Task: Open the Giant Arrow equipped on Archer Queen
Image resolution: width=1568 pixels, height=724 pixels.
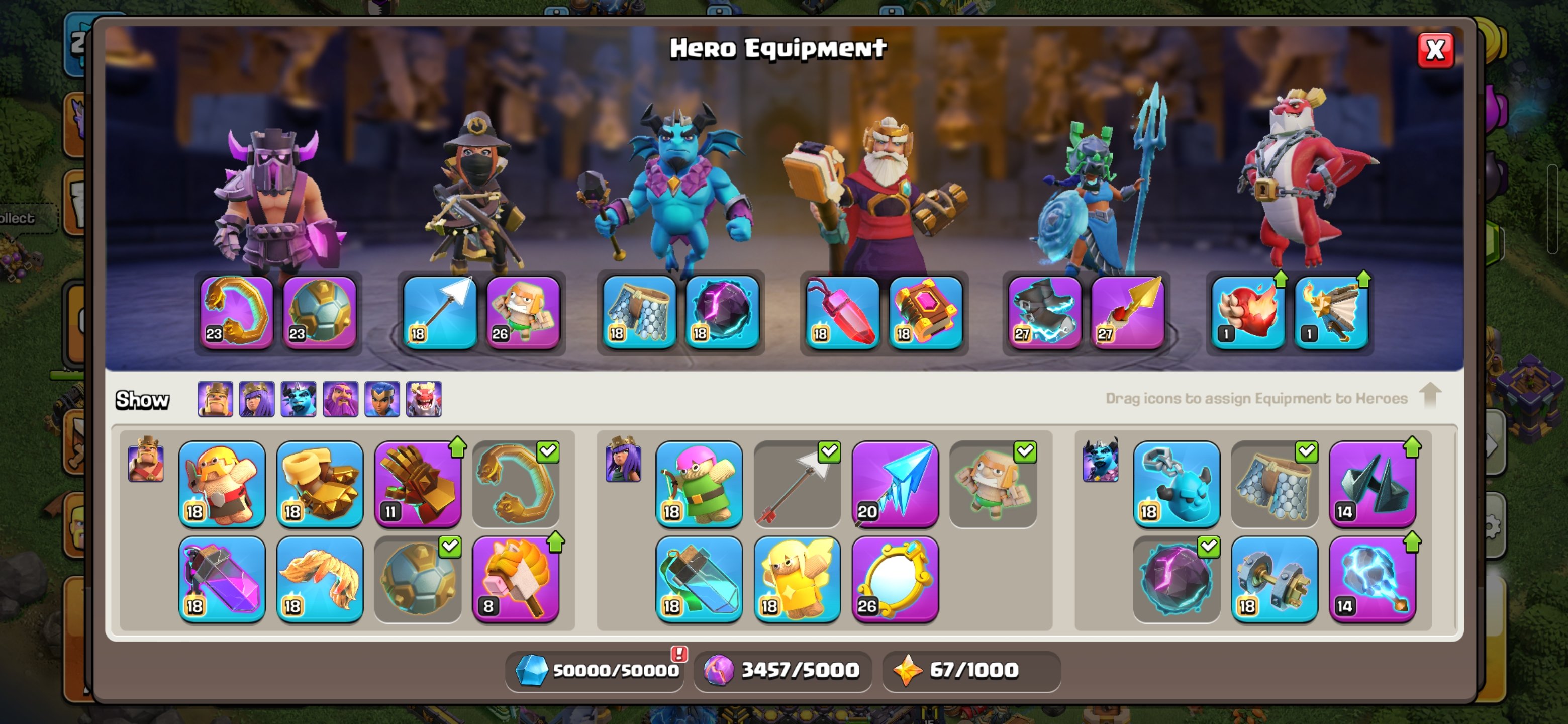Action: click(x=441, y=312)
